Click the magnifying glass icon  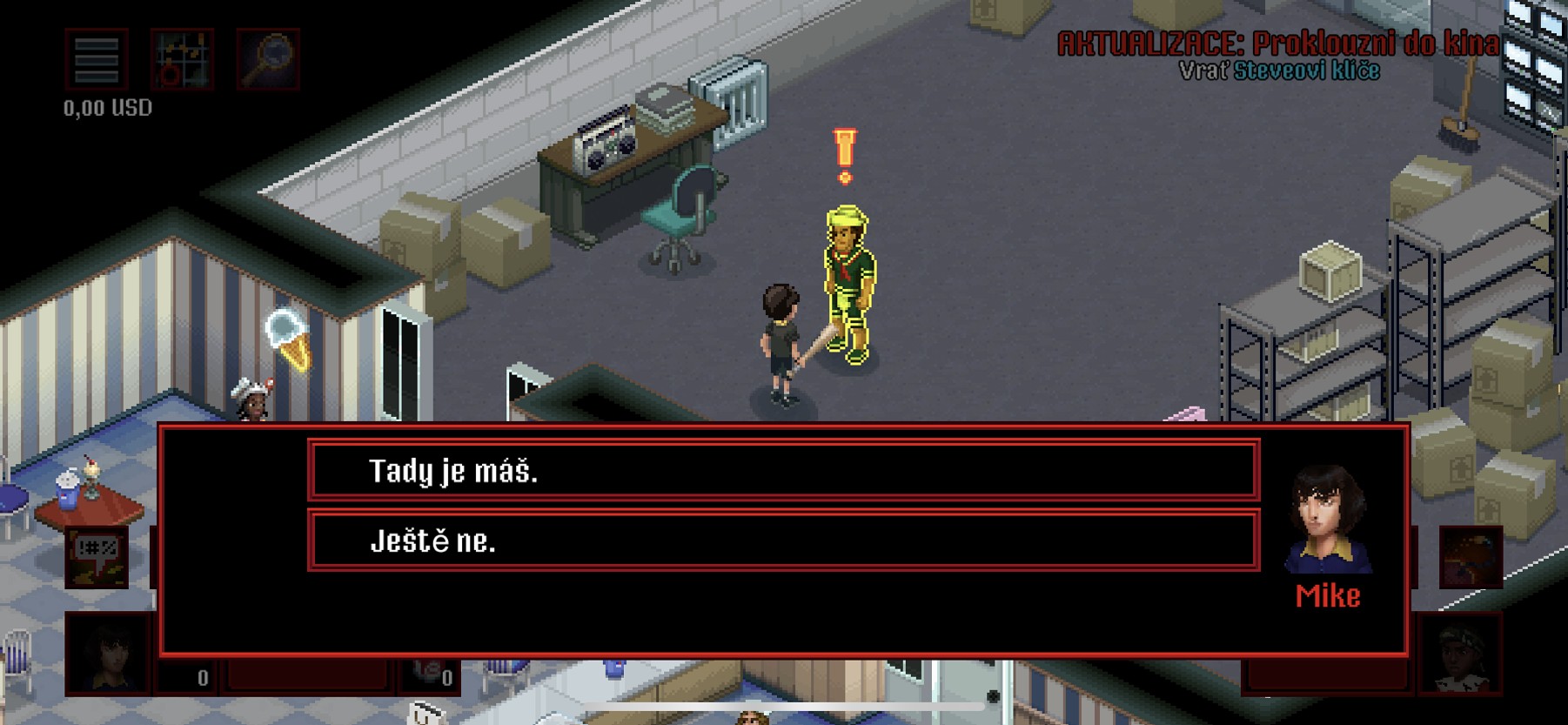point(268,59)
